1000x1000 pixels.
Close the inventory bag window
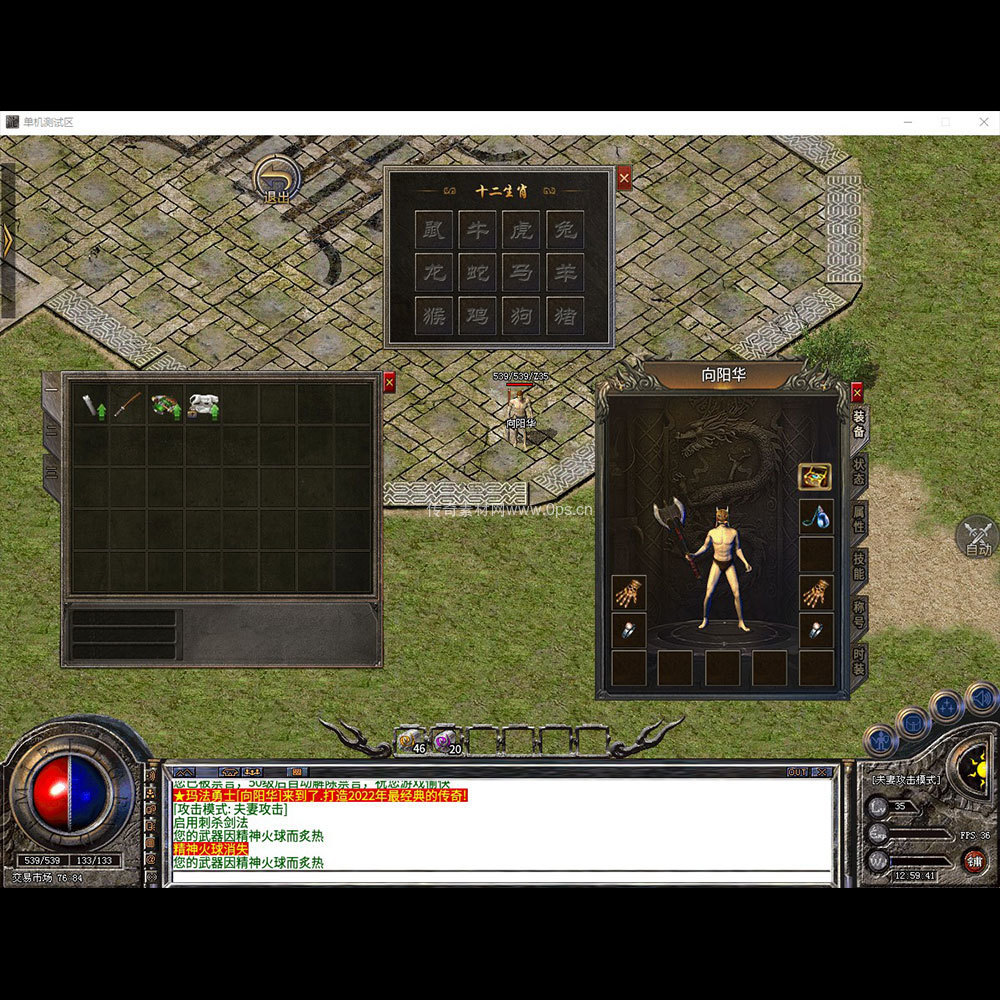click(x=389, y=382)
